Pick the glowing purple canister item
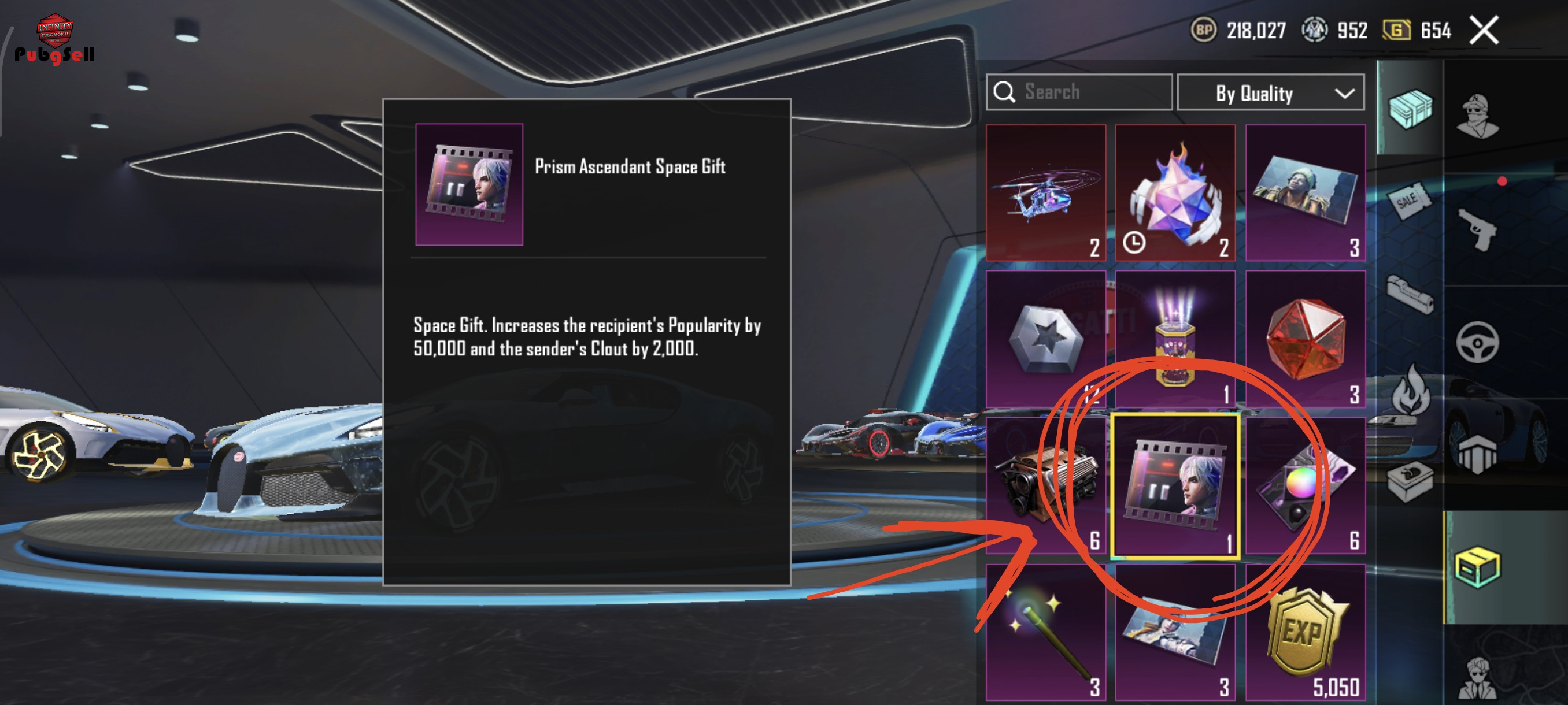The image size is (1568, 705). pyautogui.click(x=1175, y=338)
